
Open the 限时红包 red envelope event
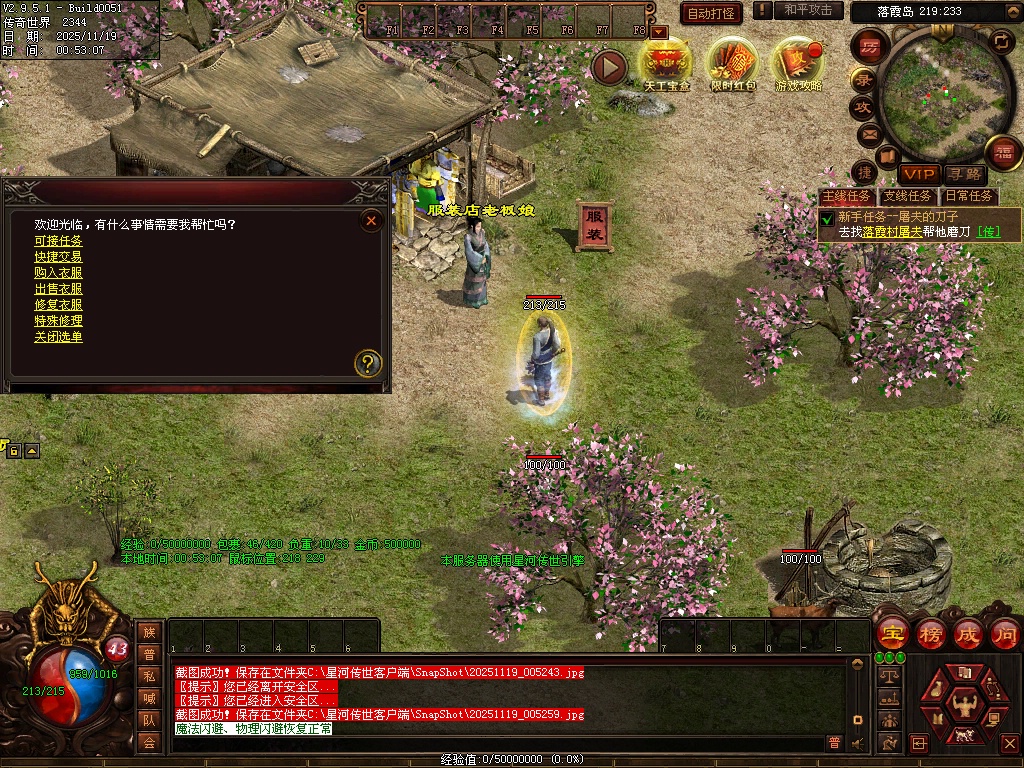[x=732, y=62]
